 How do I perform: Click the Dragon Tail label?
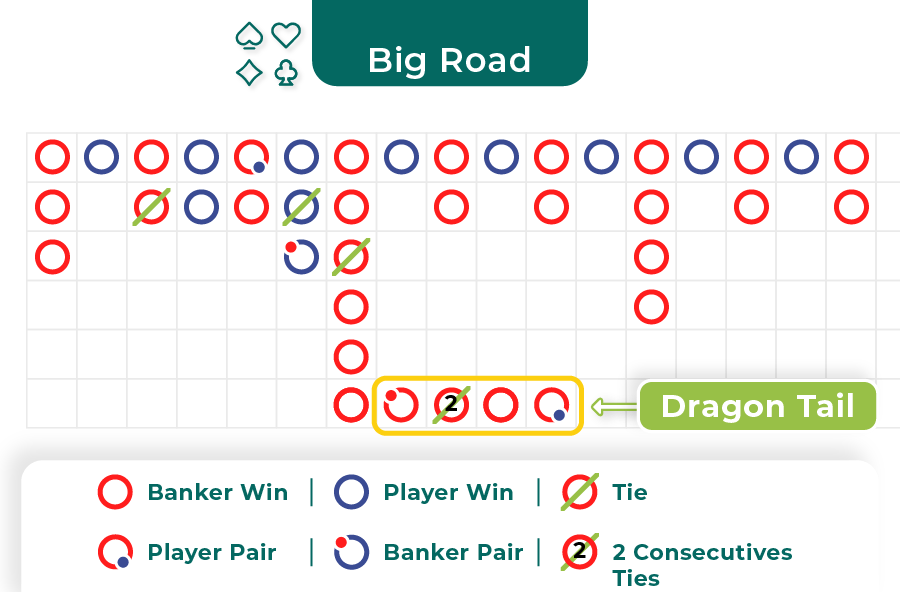757,407
